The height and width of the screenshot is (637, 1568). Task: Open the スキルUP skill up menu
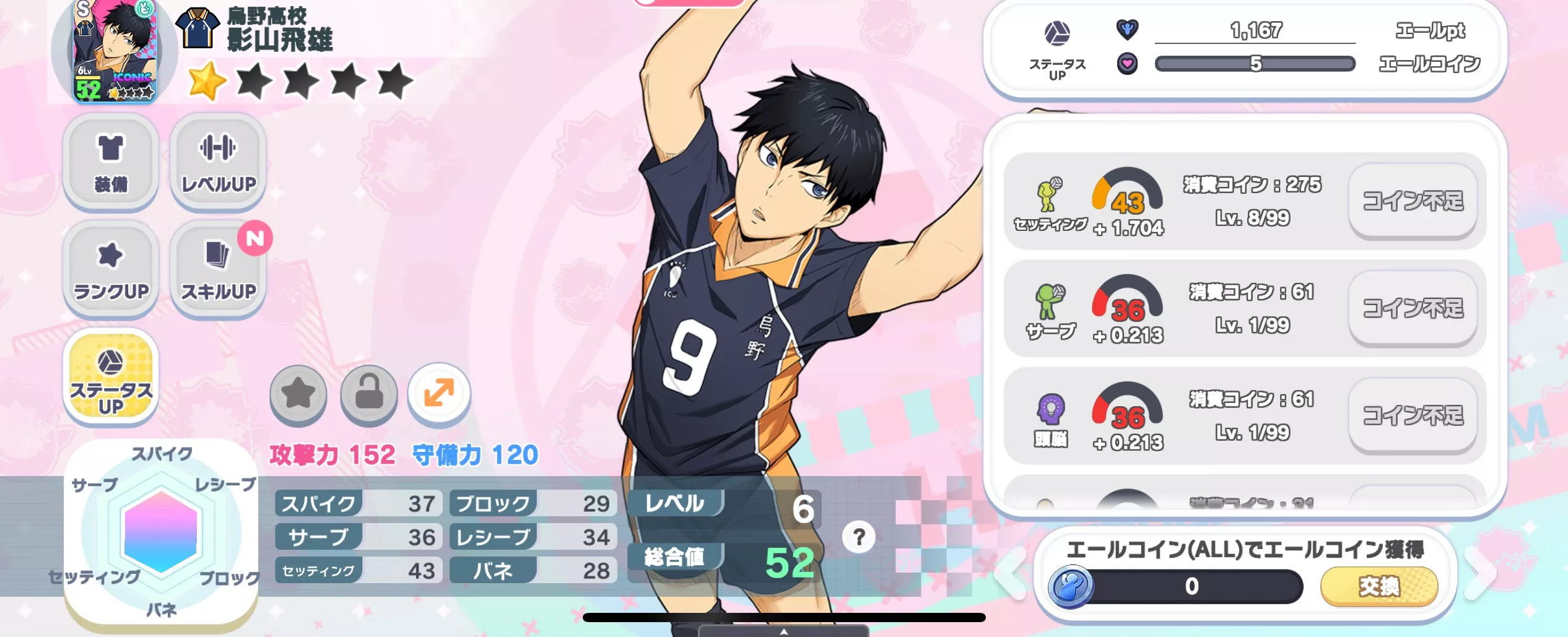point(218,268)
